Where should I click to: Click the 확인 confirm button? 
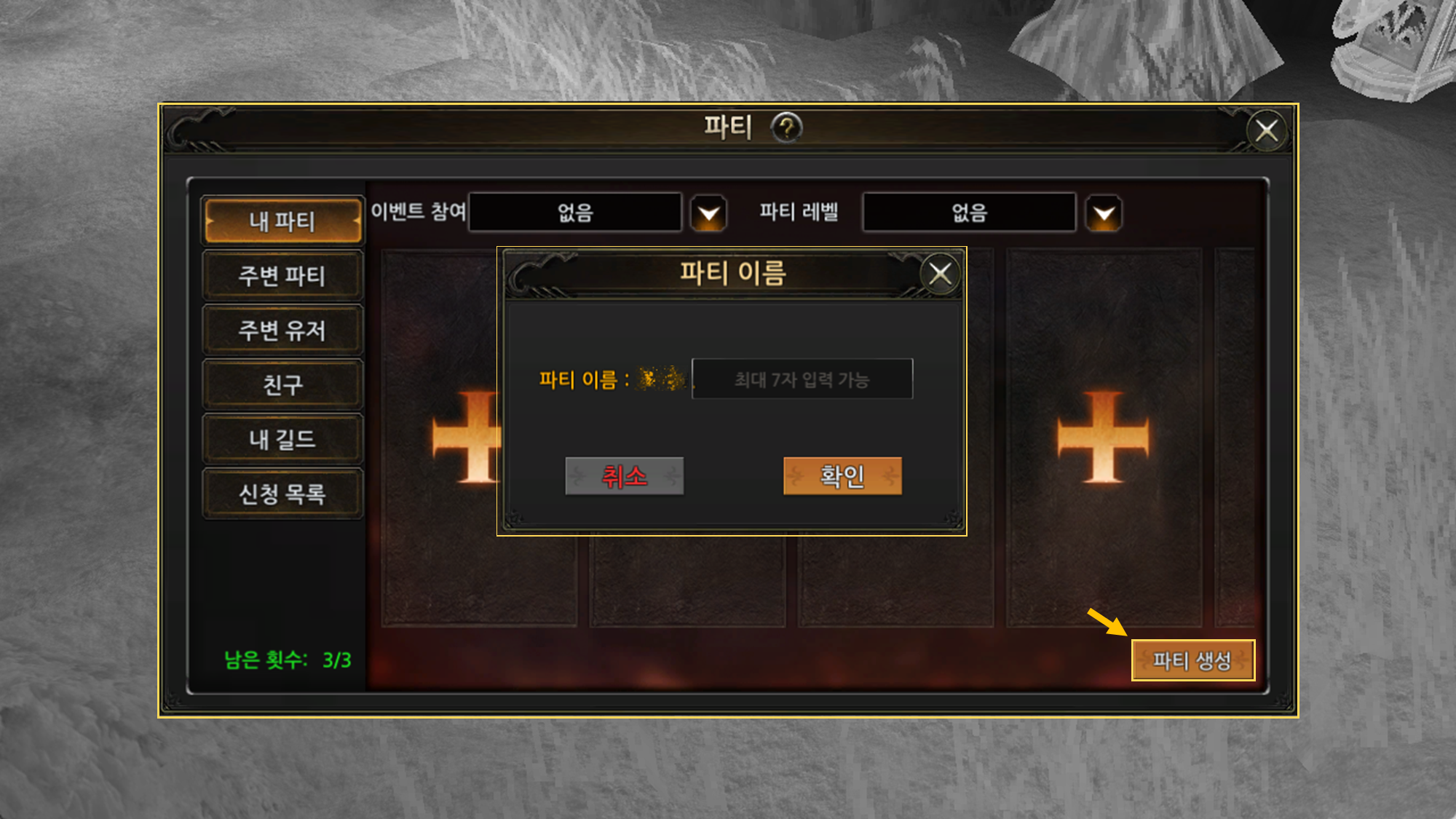pos(842,476)
